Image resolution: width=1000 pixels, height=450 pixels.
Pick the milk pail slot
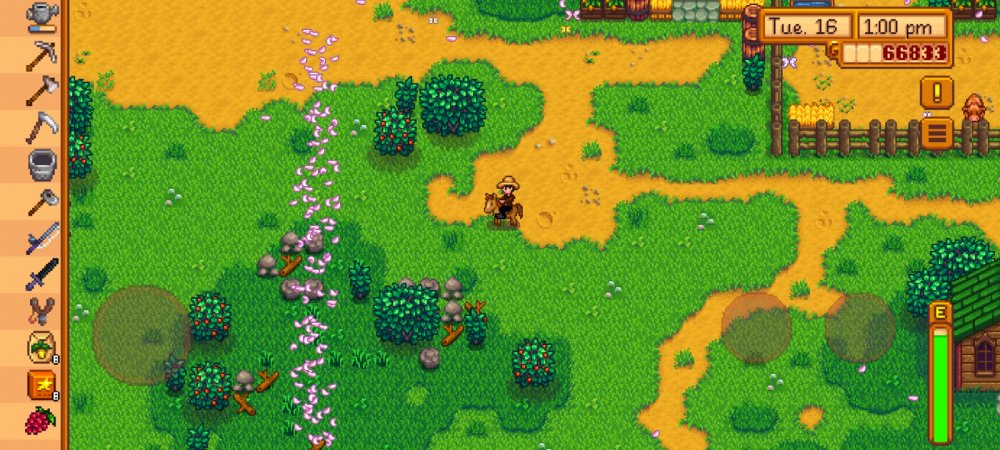point(42,163)
